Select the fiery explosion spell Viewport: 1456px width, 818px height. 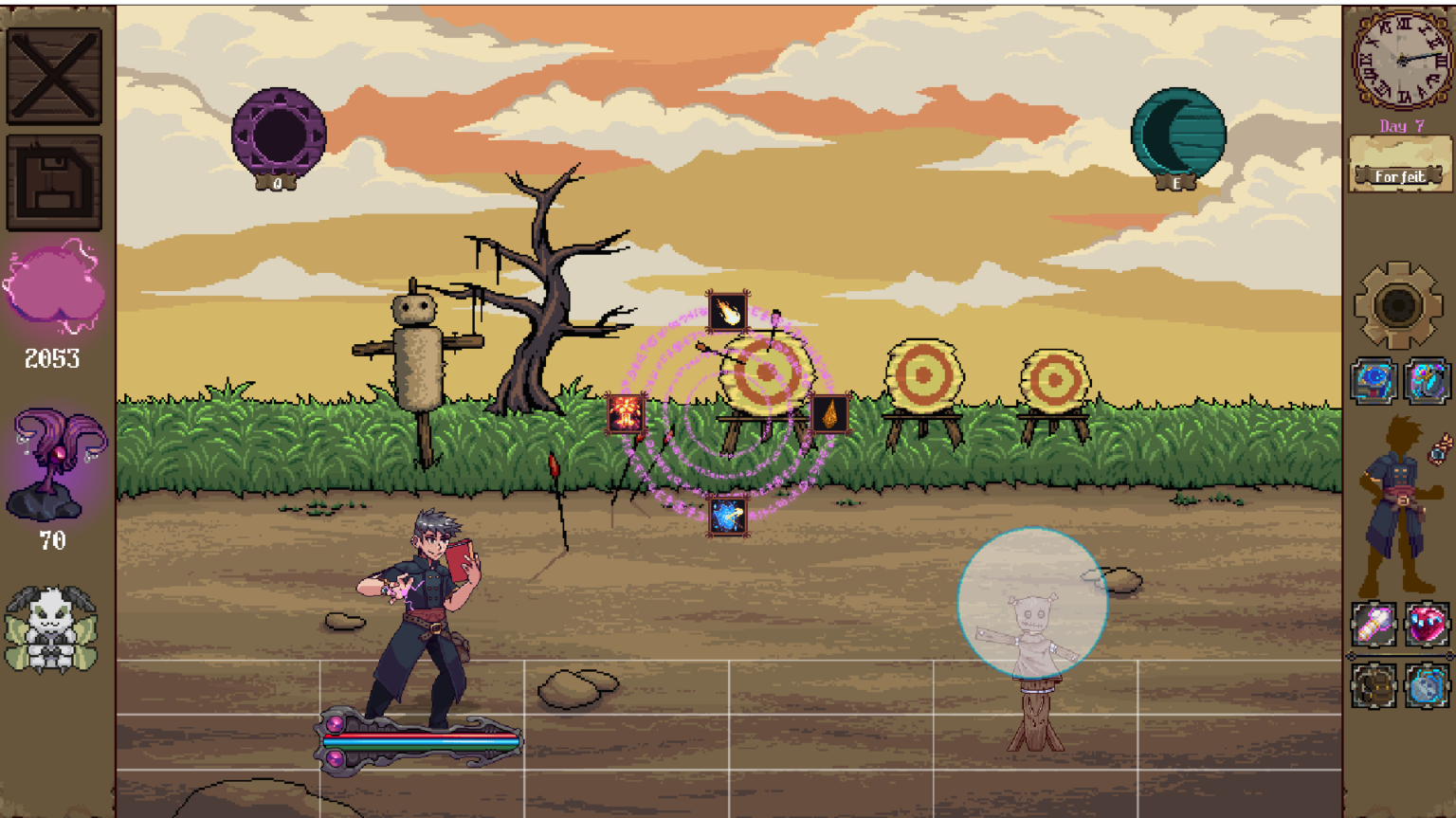[x=626, y=414]
